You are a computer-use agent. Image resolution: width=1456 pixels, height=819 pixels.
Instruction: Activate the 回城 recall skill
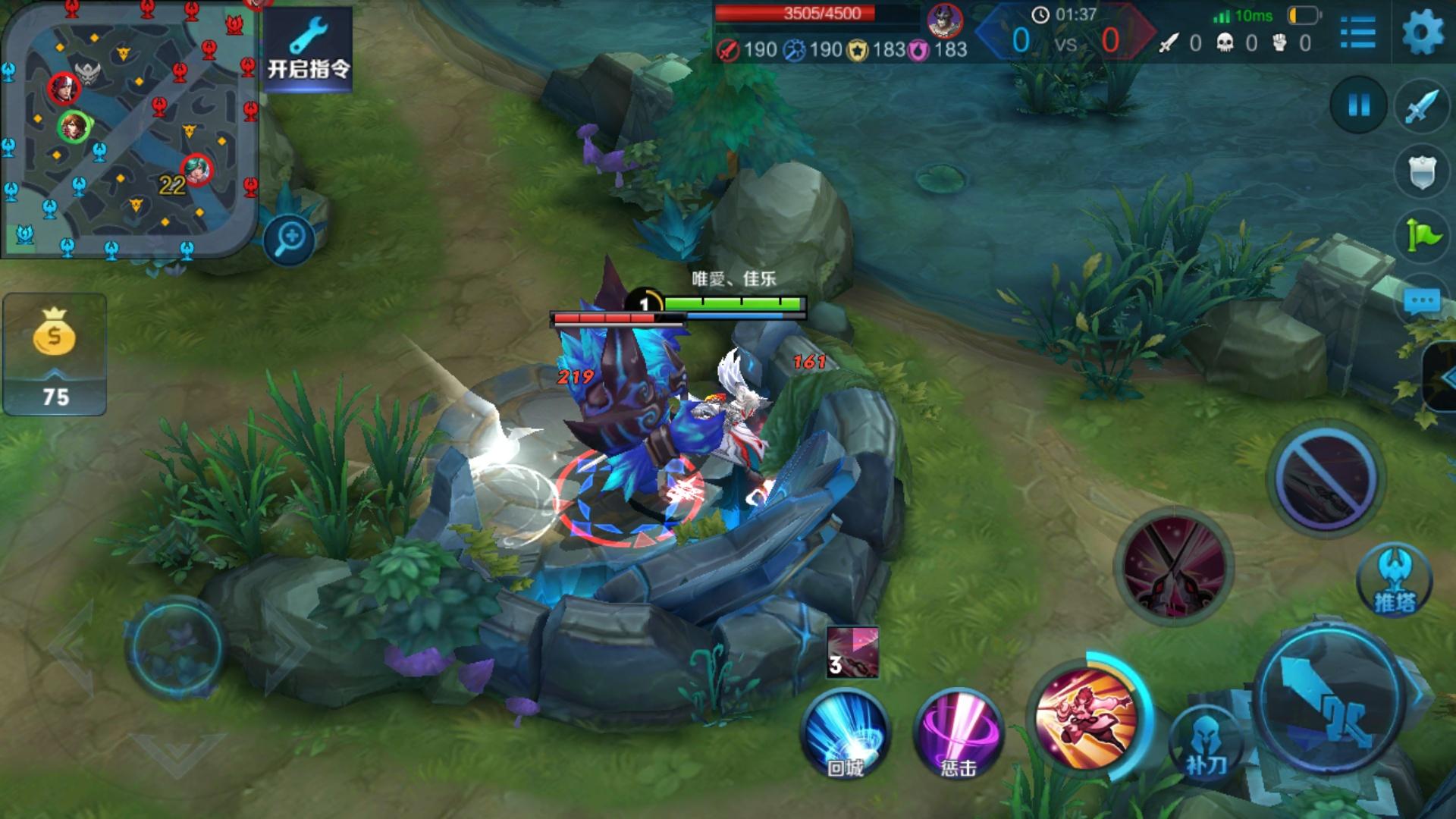pos(845,733)
